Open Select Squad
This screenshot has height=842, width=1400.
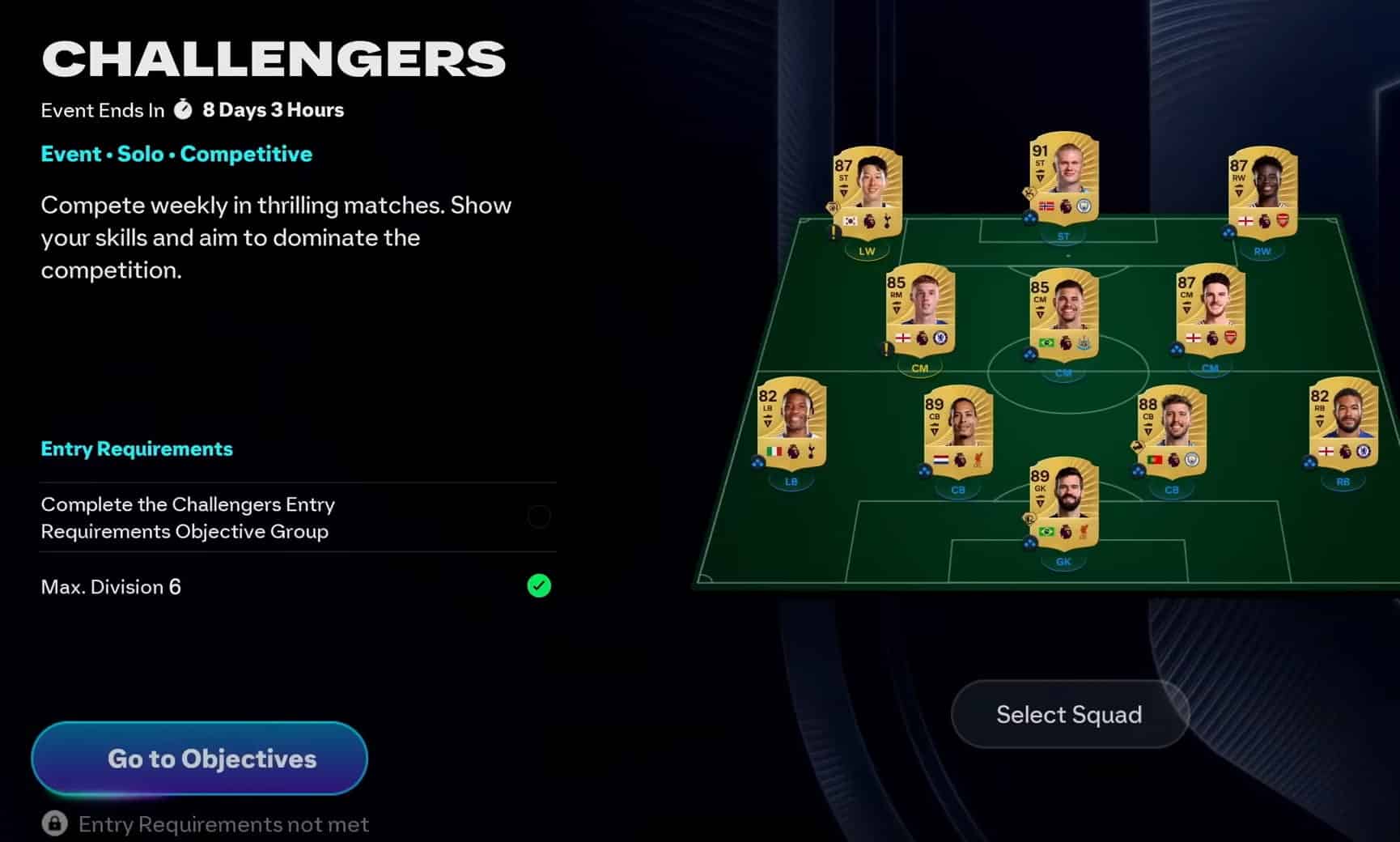(1068, 714)
